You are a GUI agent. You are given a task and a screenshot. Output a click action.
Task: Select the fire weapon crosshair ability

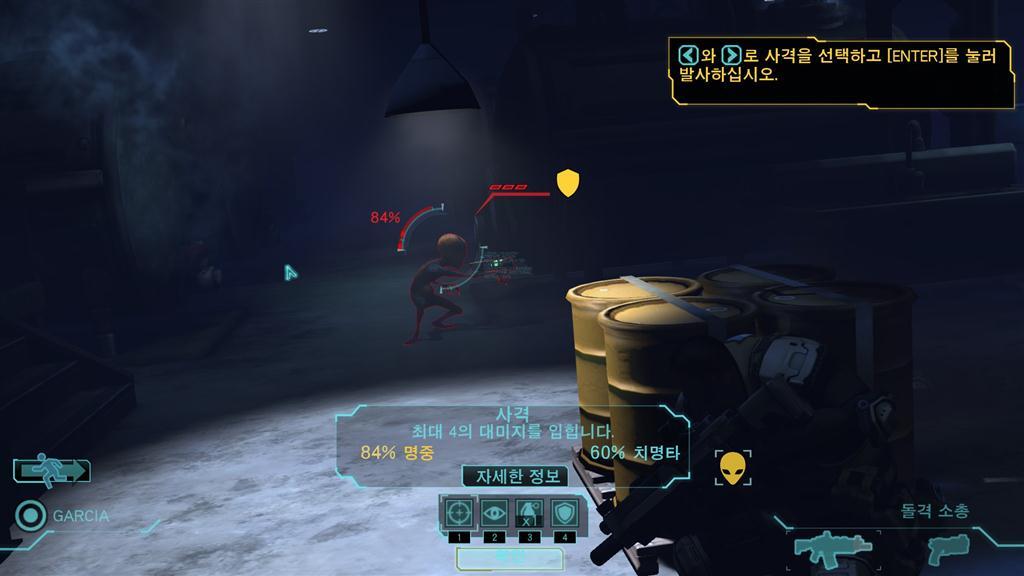point(458,513)
